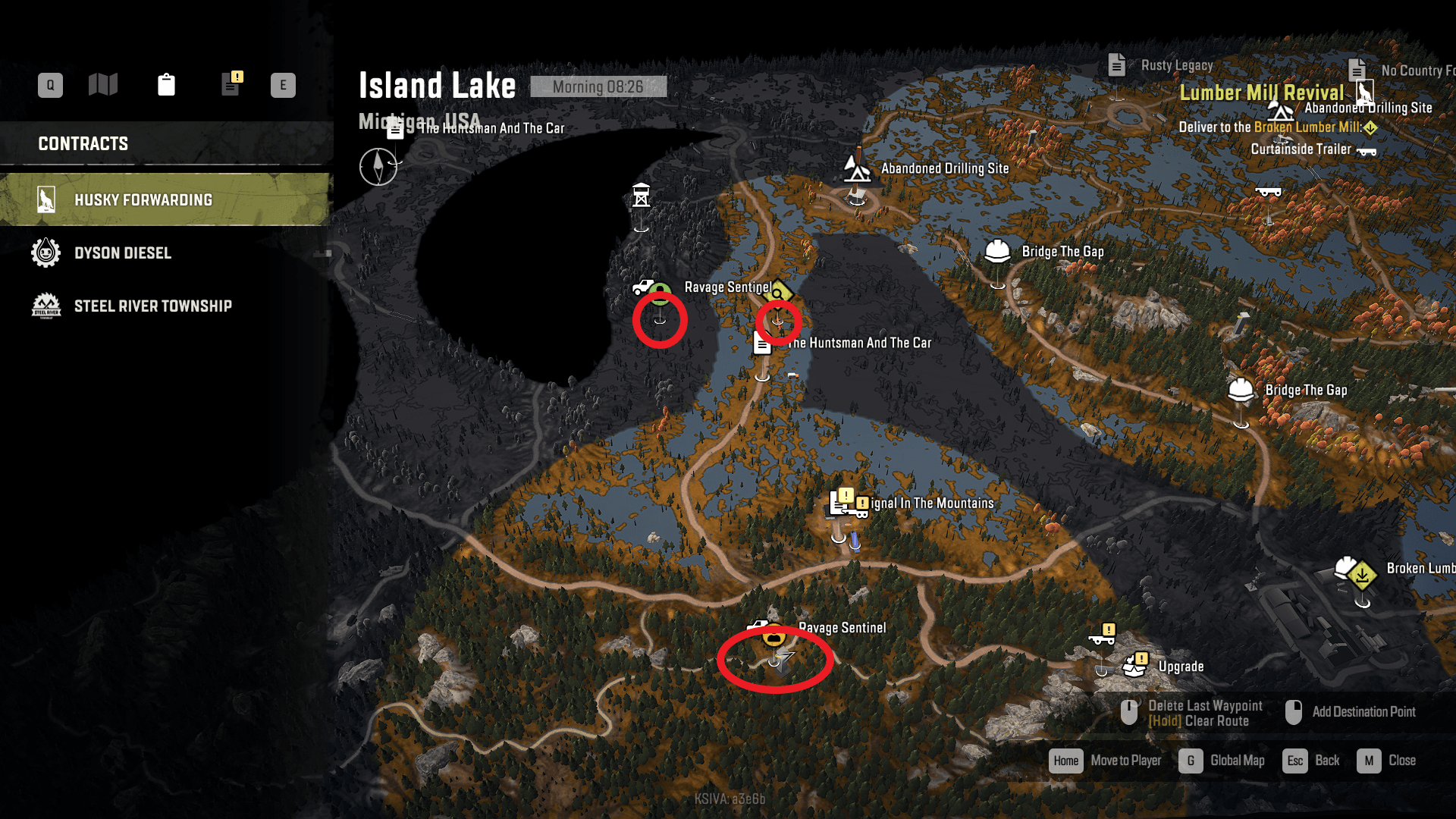This screenshot has width=1456, height=819.
Task: Open the Global Map
Action: pyautogui.click(x=1237, y=761)
